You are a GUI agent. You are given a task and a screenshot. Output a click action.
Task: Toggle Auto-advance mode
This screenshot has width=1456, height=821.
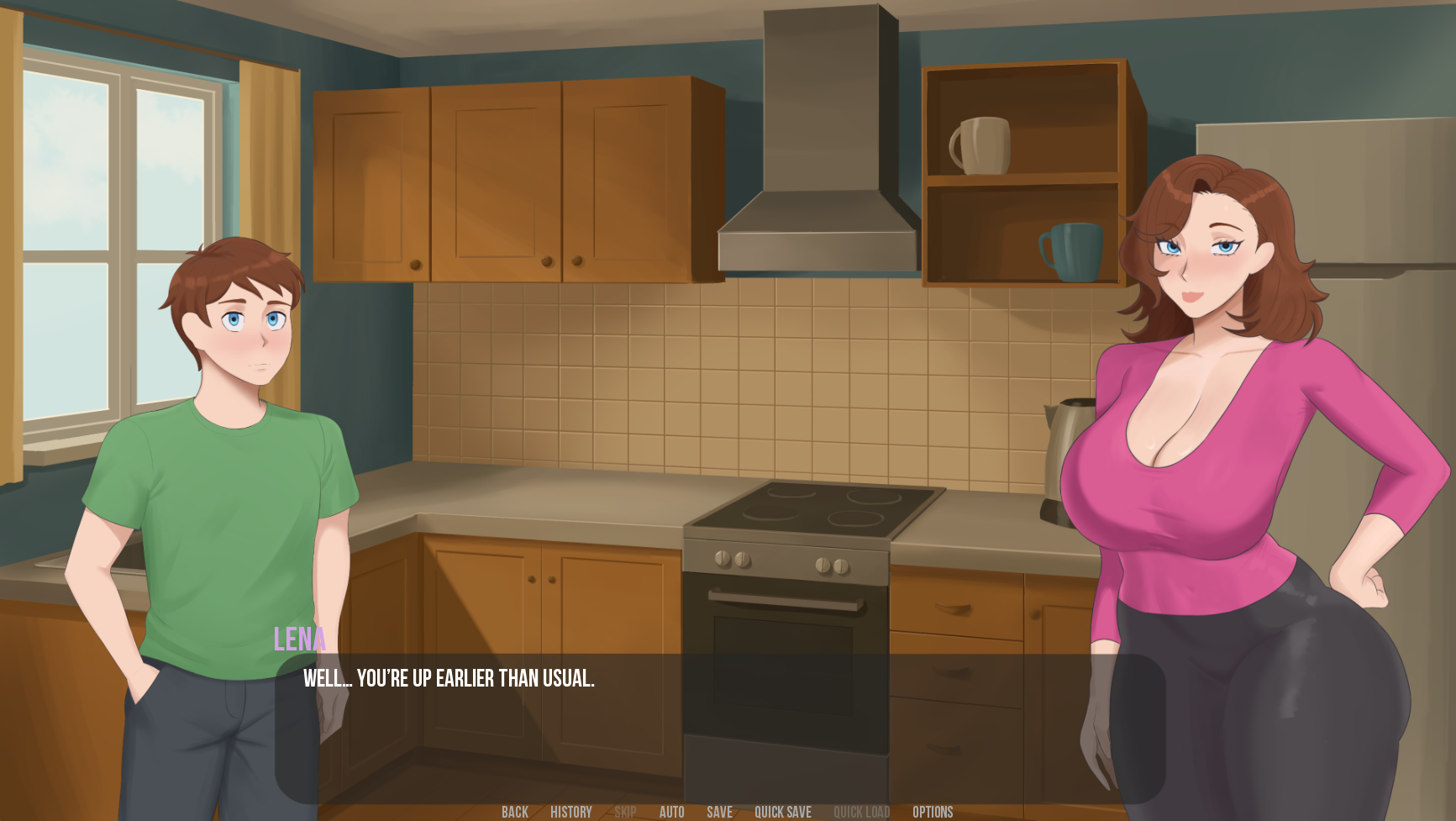(671, 812)
